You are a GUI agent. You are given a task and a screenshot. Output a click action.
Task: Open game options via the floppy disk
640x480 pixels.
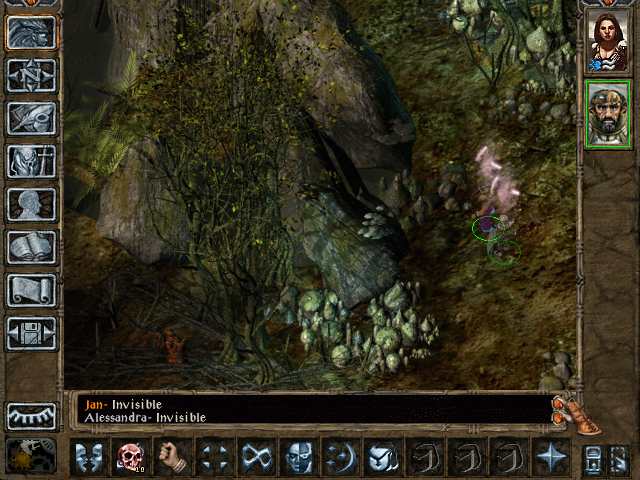(32, 333)
